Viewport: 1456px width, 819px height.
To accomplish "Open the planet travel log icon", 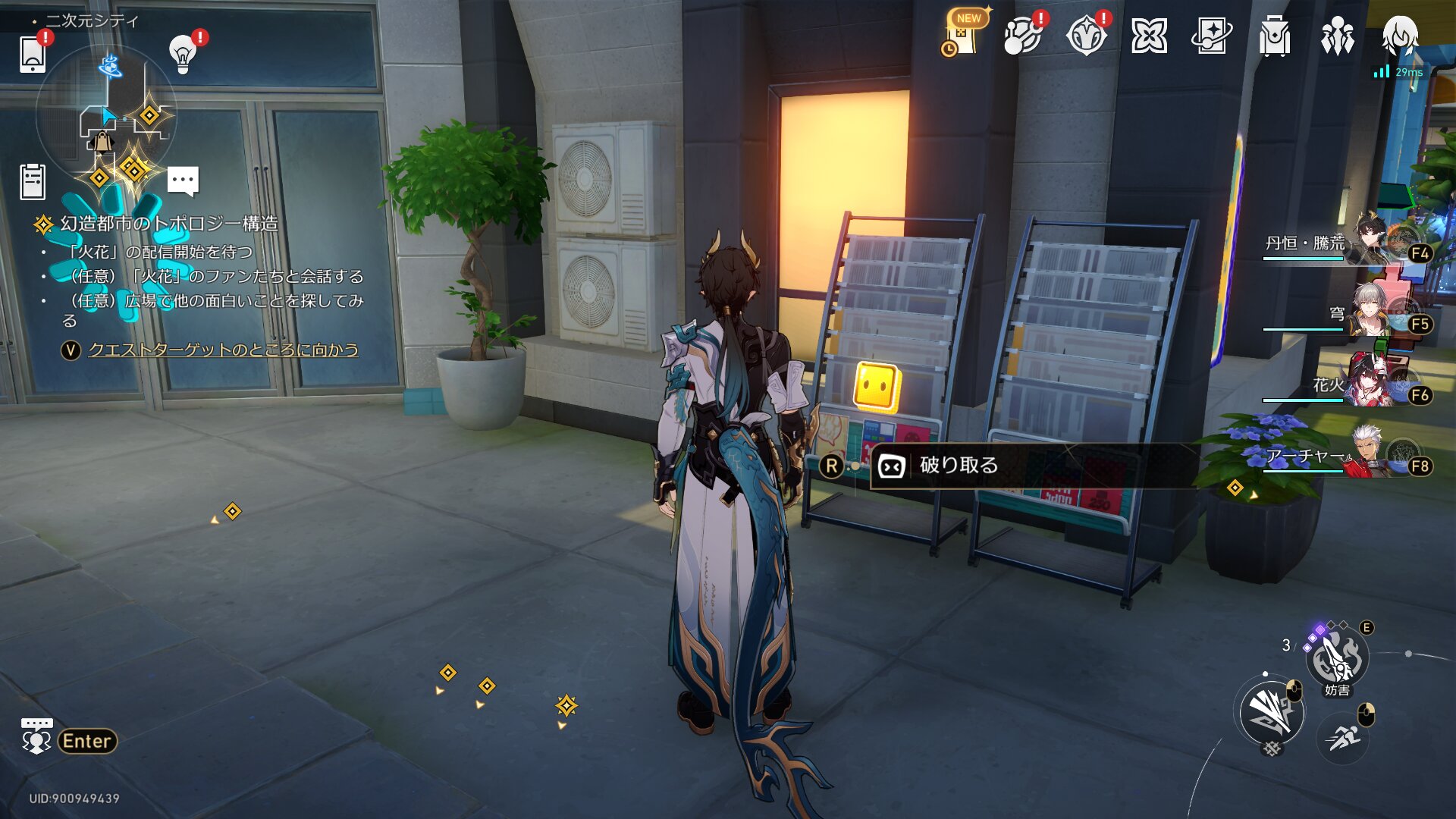I will click(1022, 36).
